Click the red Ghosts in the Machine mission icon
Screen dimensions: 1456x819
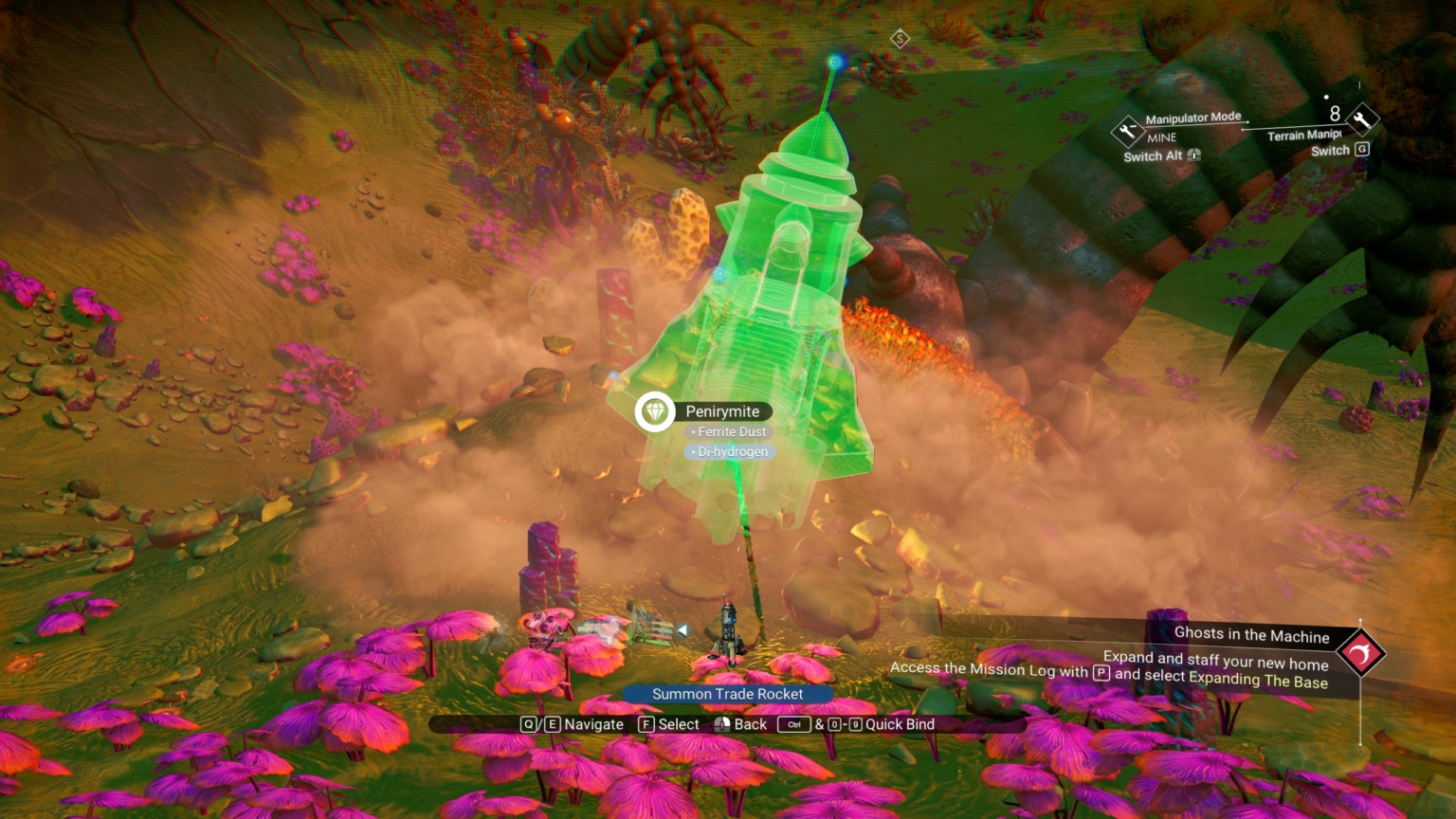click(1361, 652)
